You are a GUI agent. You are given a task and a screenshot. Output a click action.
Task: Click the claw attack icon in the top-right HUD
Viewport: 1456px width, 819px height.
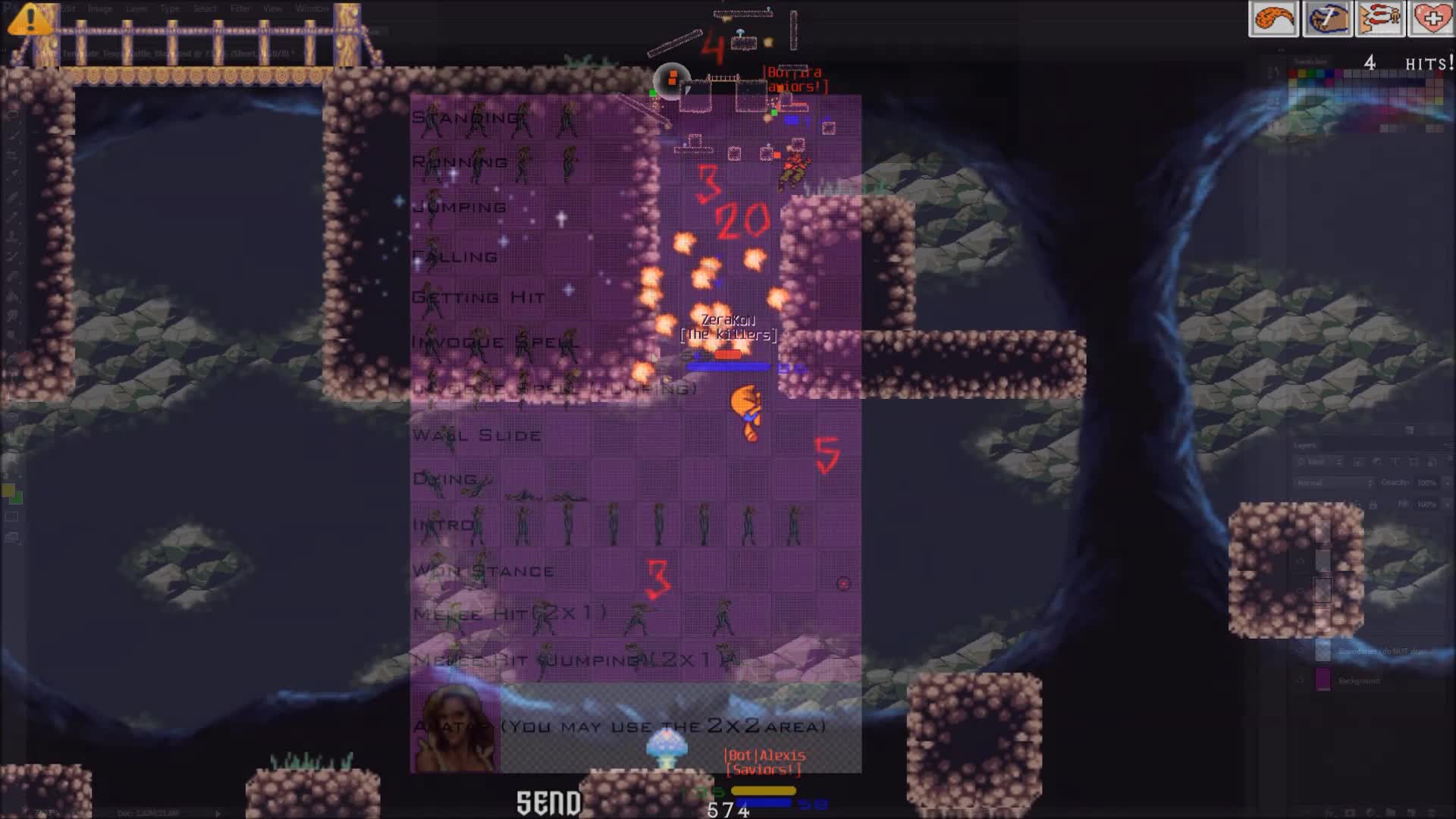tap(1380, 19)
